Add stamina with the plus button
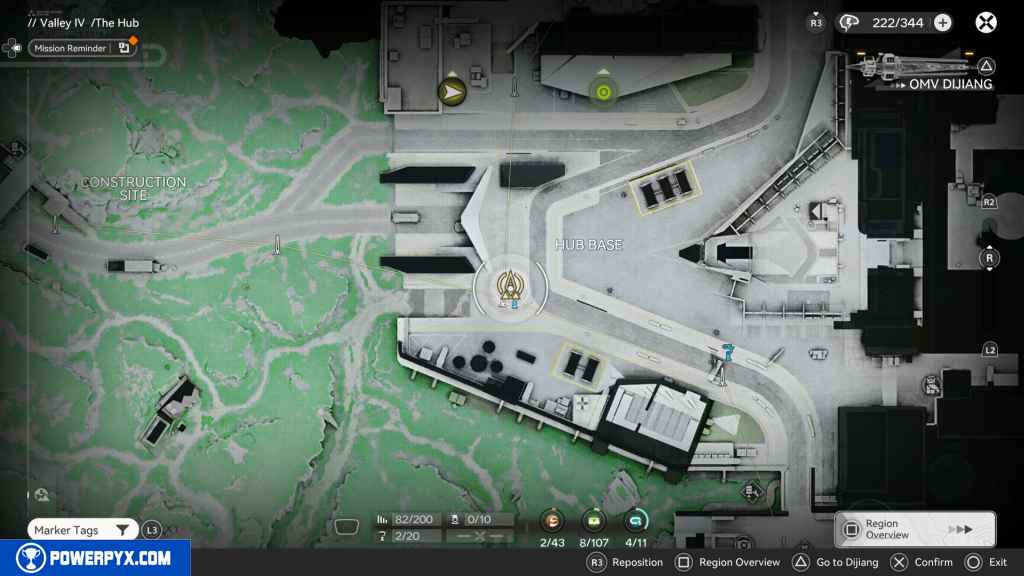The height and width of the screenshot is (576, 1024). point(942,22)
